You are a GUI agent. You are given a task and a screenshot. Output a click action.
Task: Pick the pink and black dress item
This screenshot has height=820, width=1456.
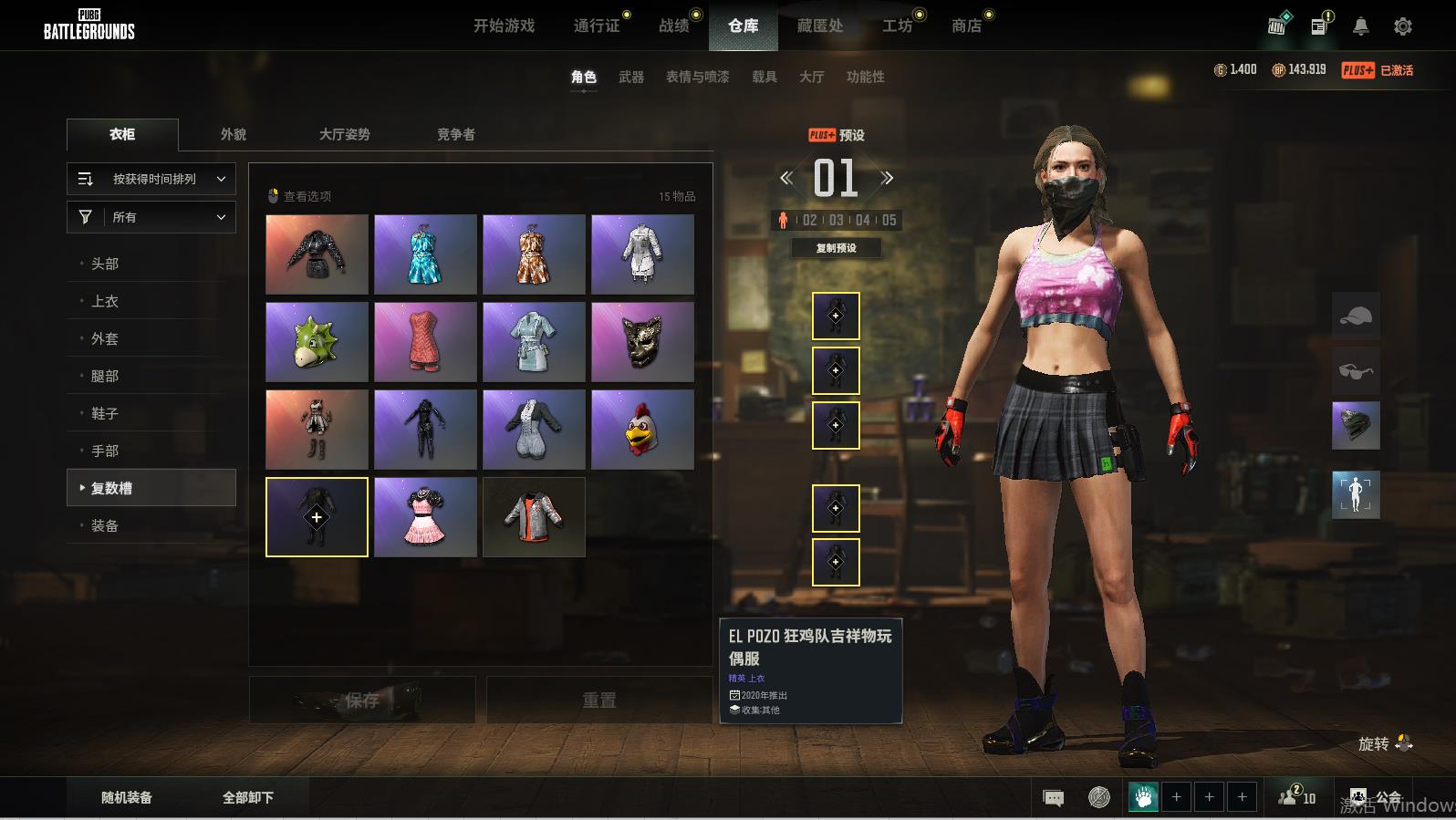click(425, 517)
